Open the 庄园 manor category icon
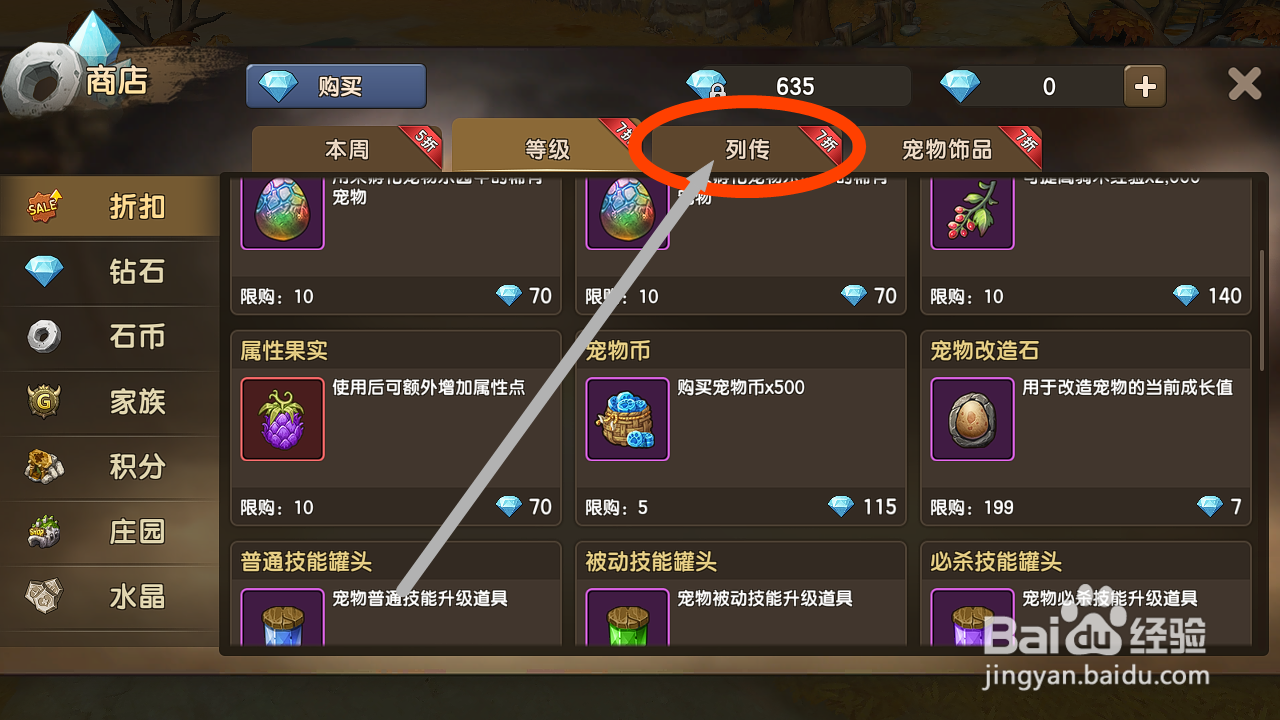 point(42,532)
